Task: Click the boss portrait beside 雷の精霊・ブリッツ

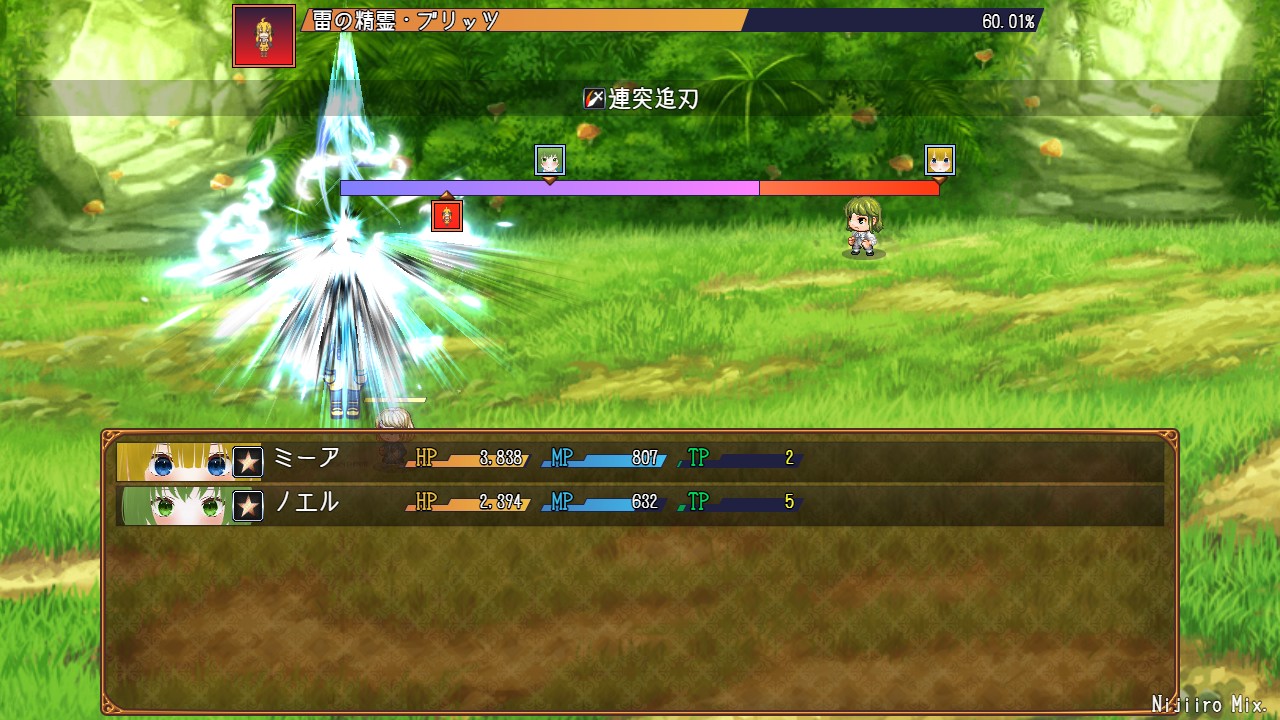Action: click(x=264, y=36)
